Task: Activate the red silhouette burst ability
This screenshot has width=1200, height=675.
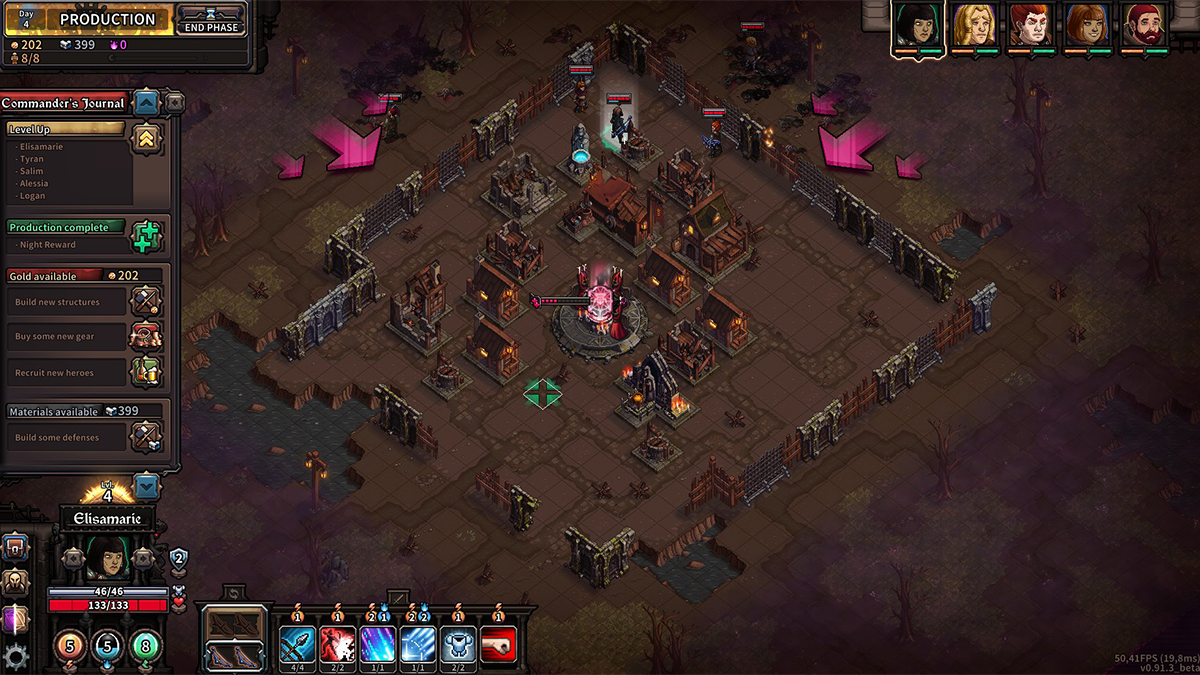Action: [x=338, y=643]
